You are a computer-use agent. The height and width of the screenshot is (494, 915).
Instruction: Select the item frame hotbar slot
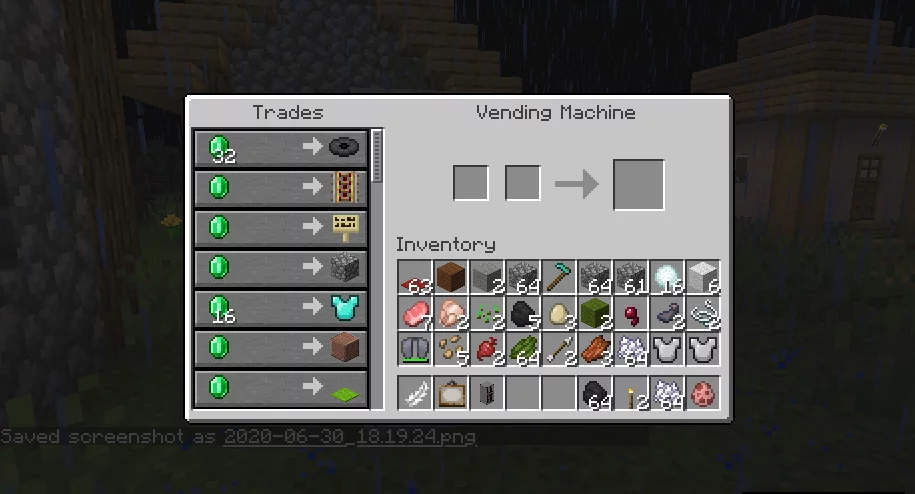click(451, 394)
